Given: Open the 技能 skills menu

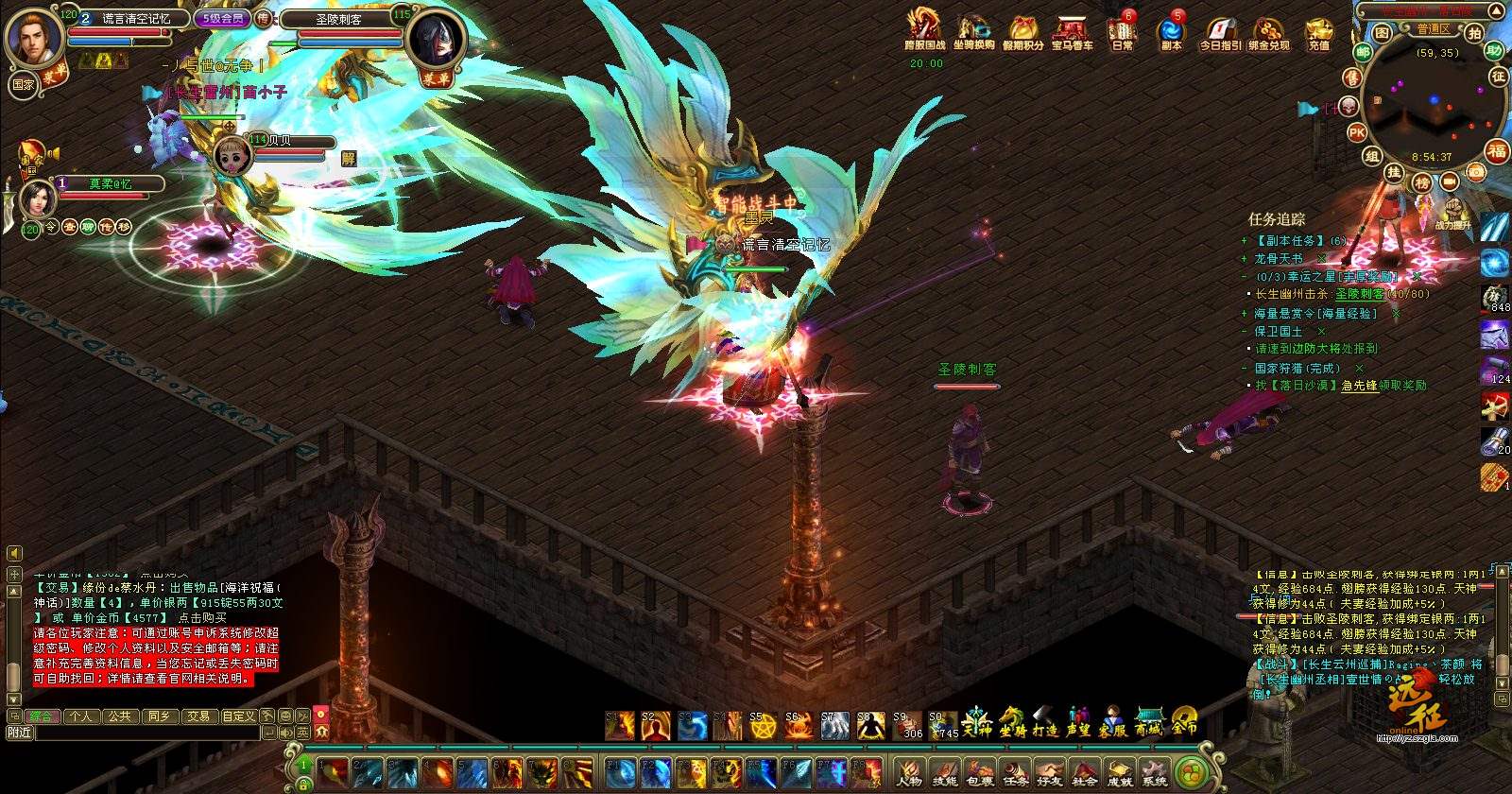Looking at the screenshot, I should [x=945, y=773].
